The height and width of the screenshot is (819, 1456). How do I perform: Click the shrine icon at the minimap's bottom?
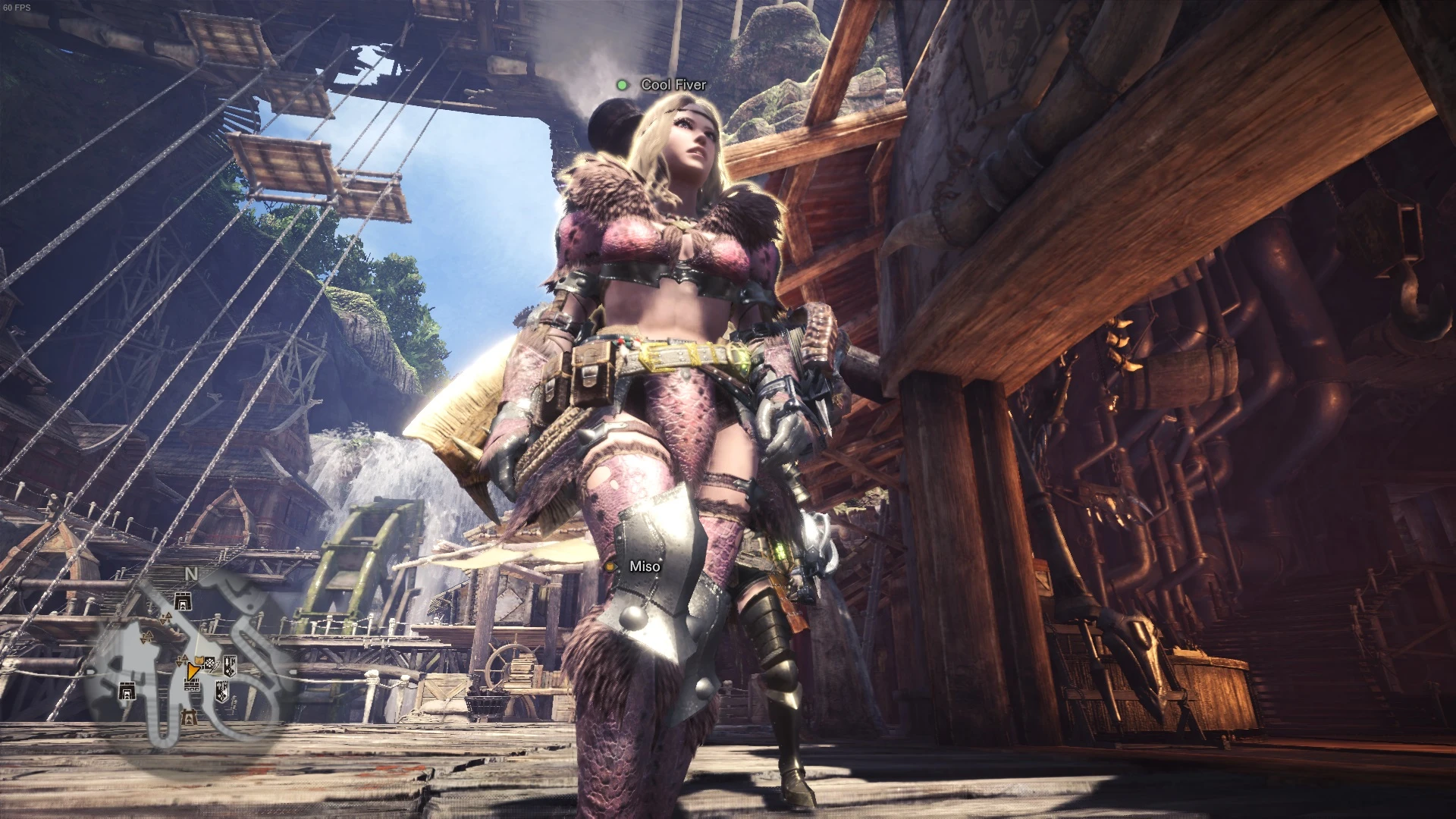187,717
